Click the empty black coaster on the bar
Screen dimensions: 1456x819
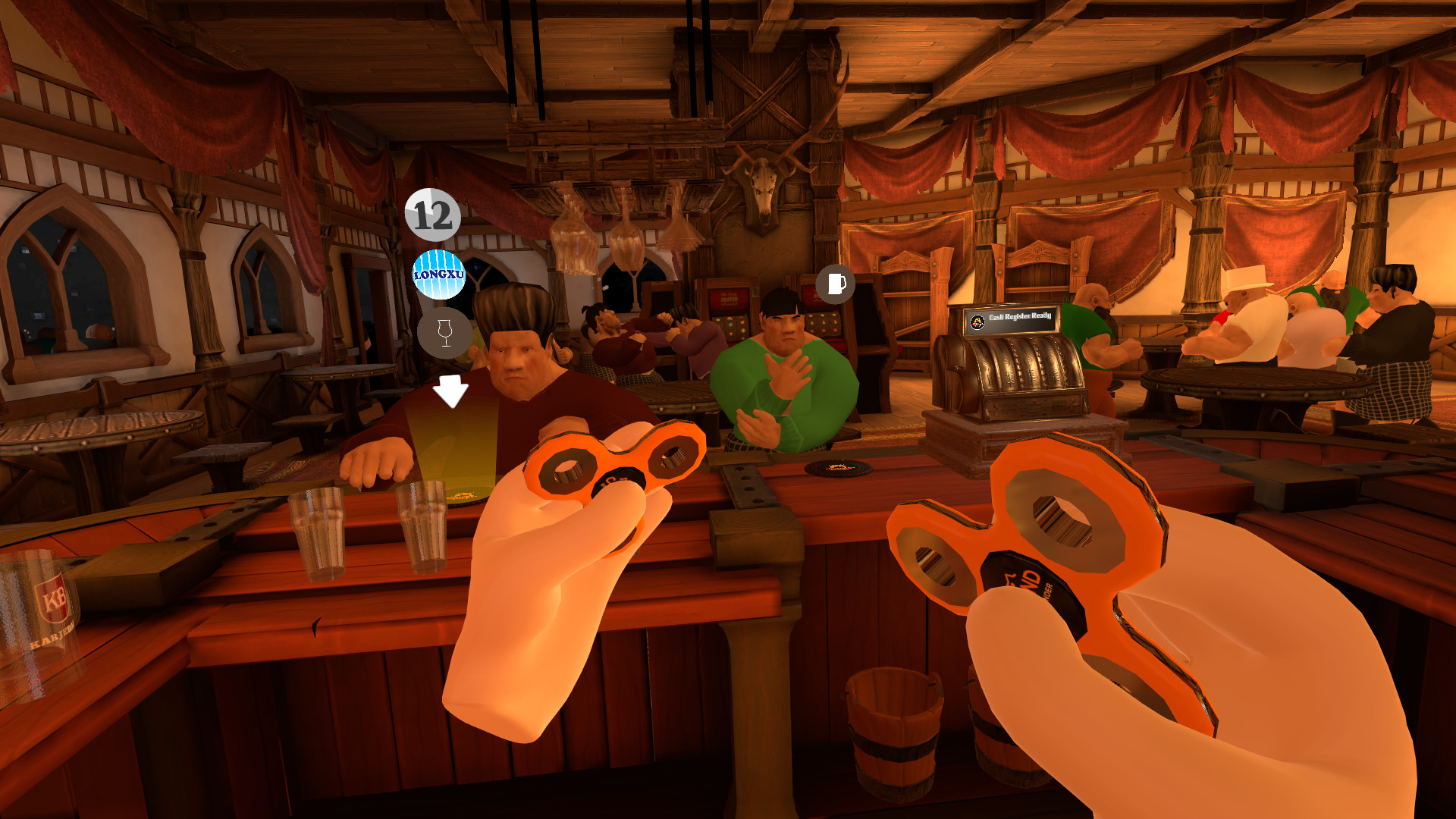[x=837, y=469]
